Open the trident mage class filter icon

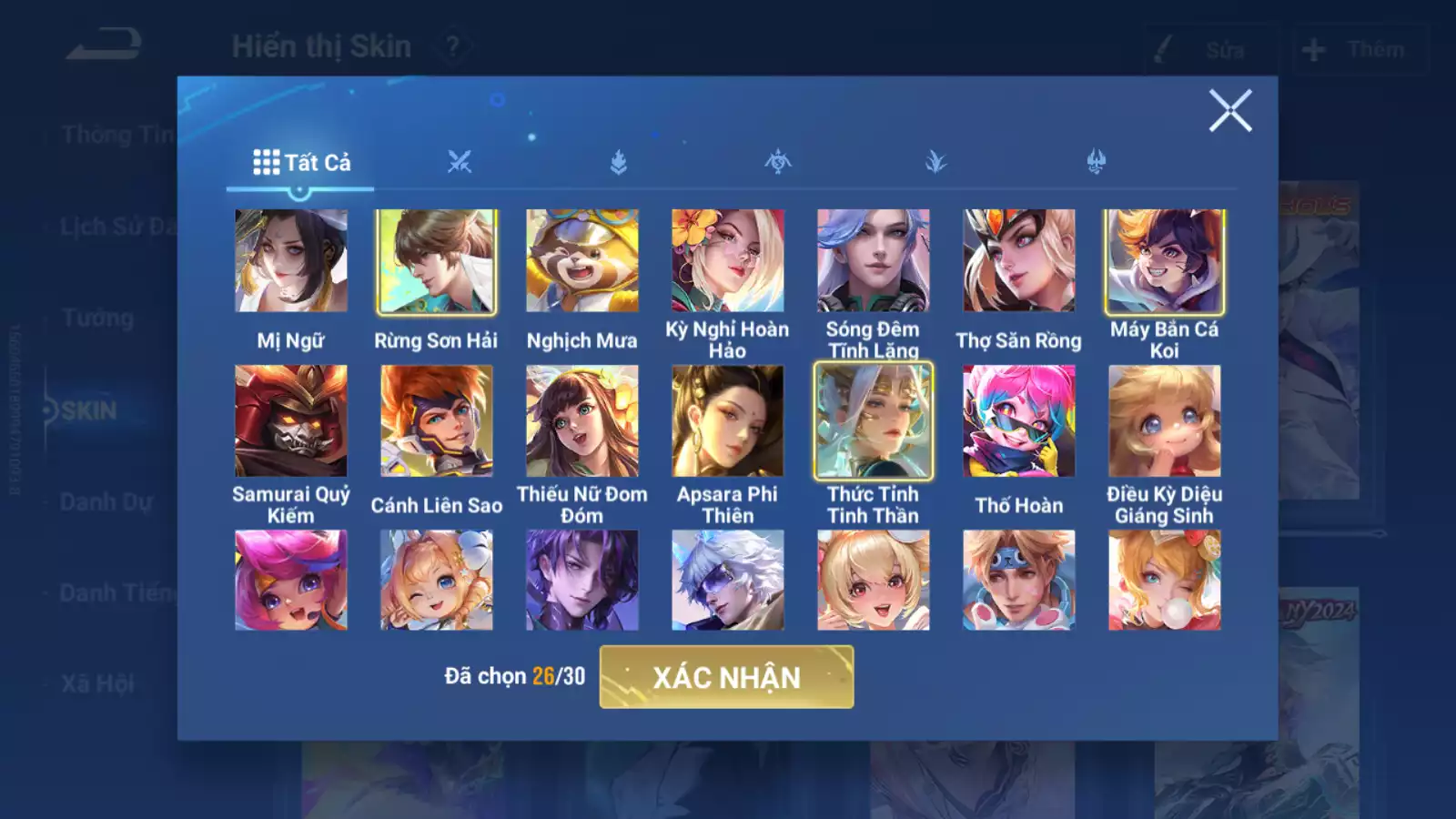click(x=1097, y=161)
